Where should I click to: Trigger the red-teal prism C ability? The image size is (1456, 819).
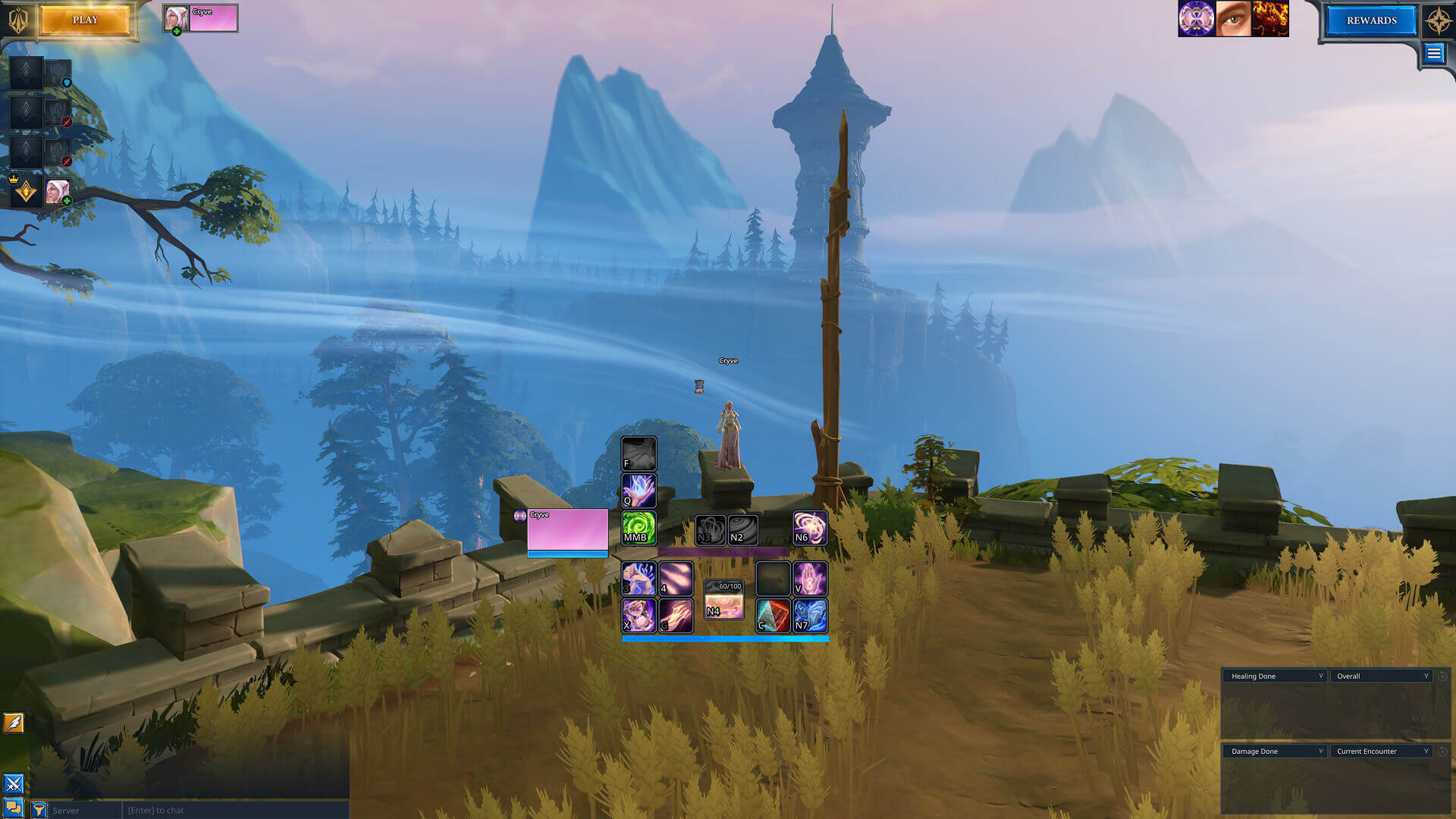click(x=773, y=616)
